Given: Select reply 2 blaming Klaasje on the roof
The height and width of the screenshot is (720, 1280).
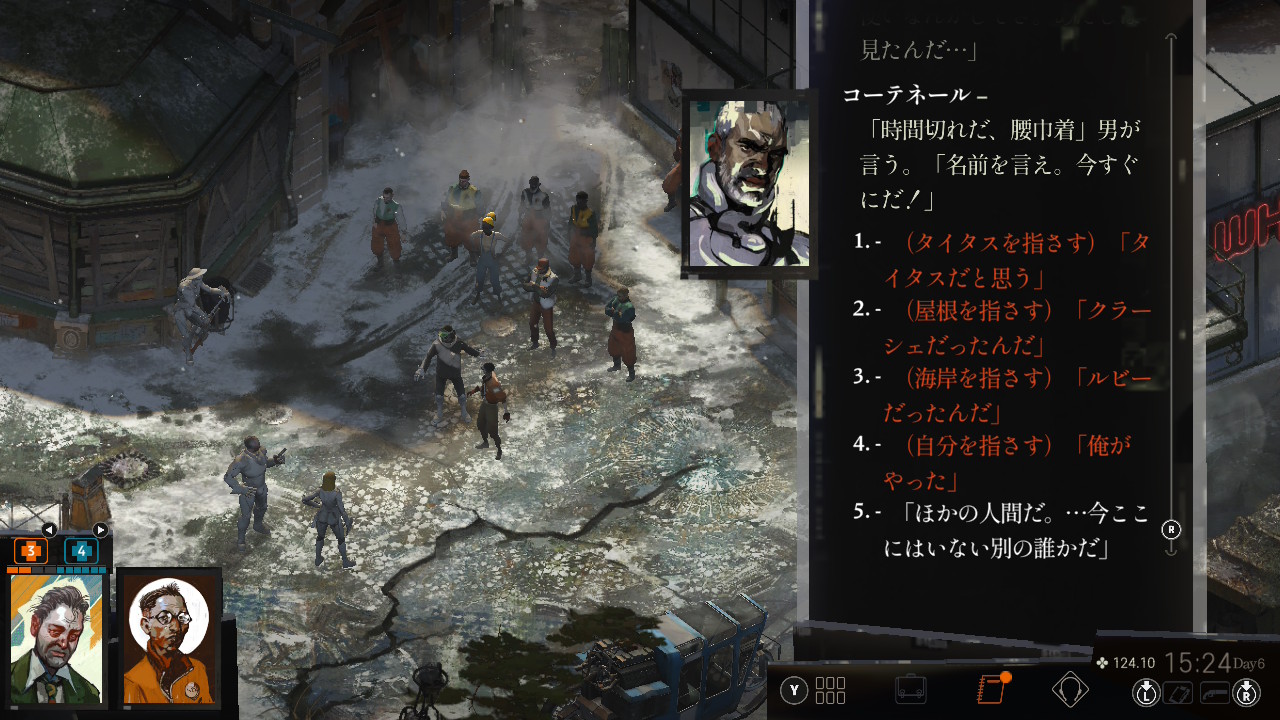Looking at the screenshot, I should click(1025, 327).
